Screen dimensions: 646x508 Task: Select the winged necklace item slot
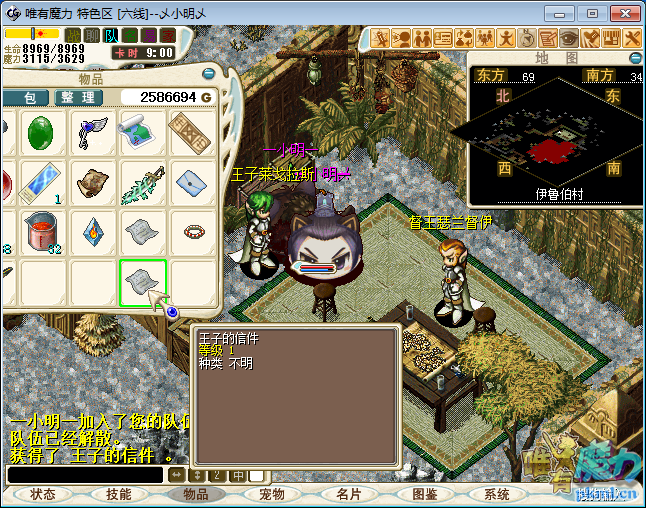click(93, 133)
